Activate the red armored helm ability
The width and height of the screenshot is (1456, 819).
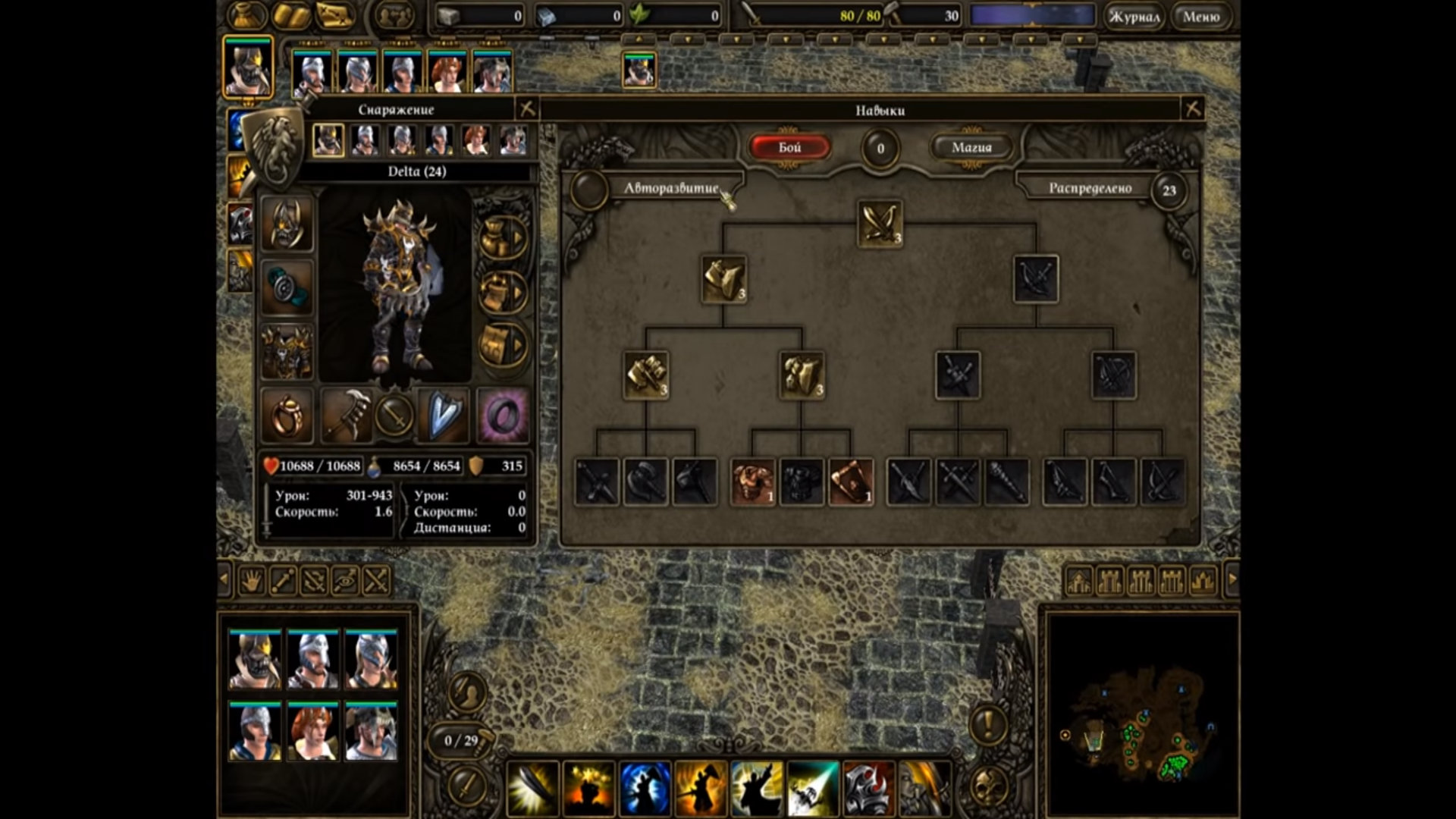point(868,789)
